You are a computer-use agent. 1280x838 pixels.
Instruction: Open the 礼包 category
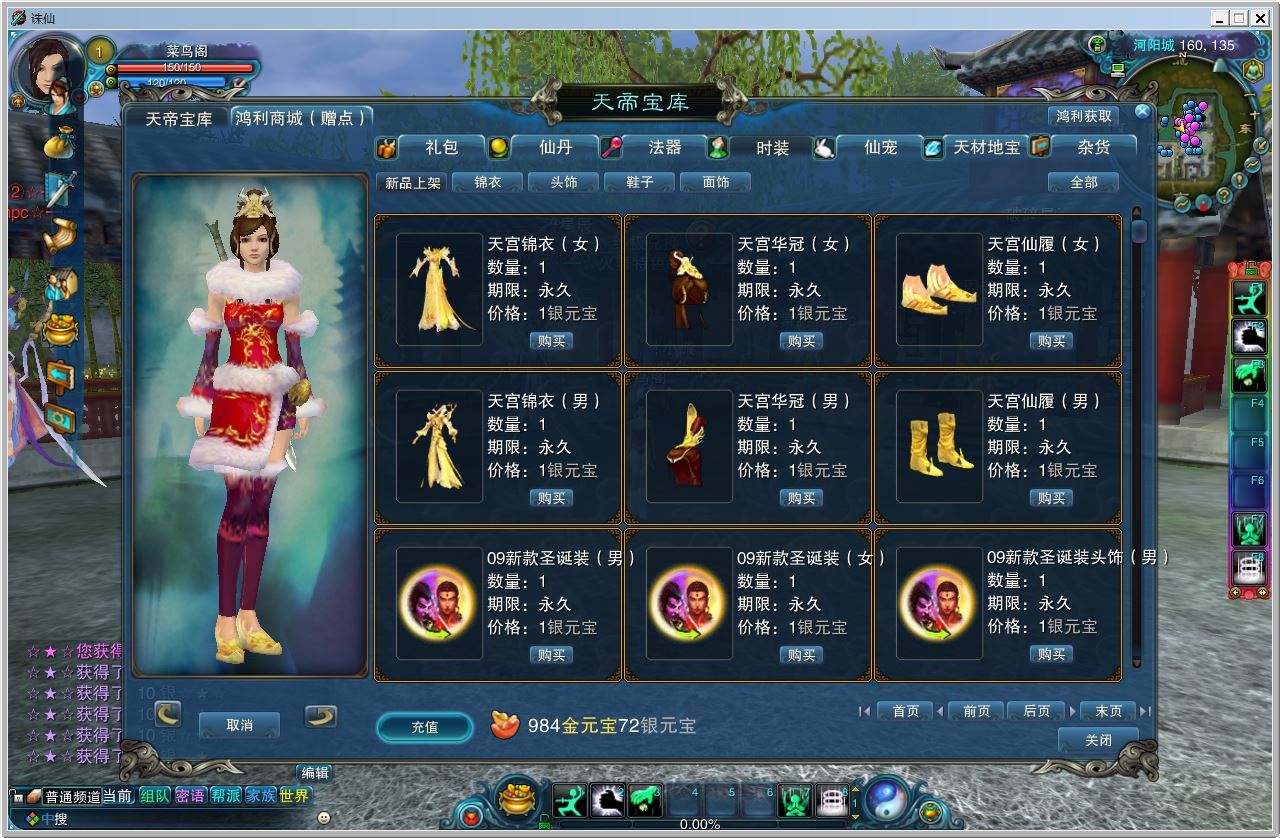tap(441, 147)
